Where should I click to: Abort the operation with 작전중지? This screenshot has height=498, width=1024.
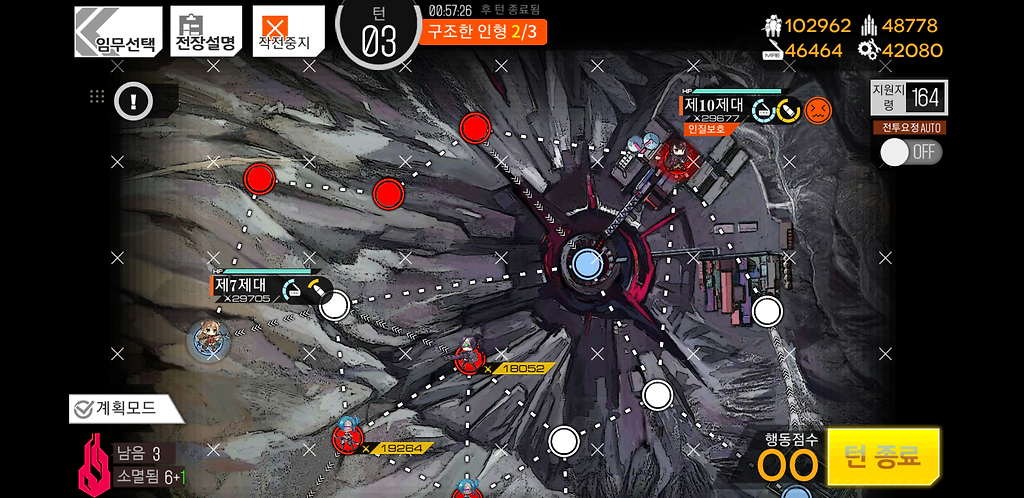click(x=287, y=31)
